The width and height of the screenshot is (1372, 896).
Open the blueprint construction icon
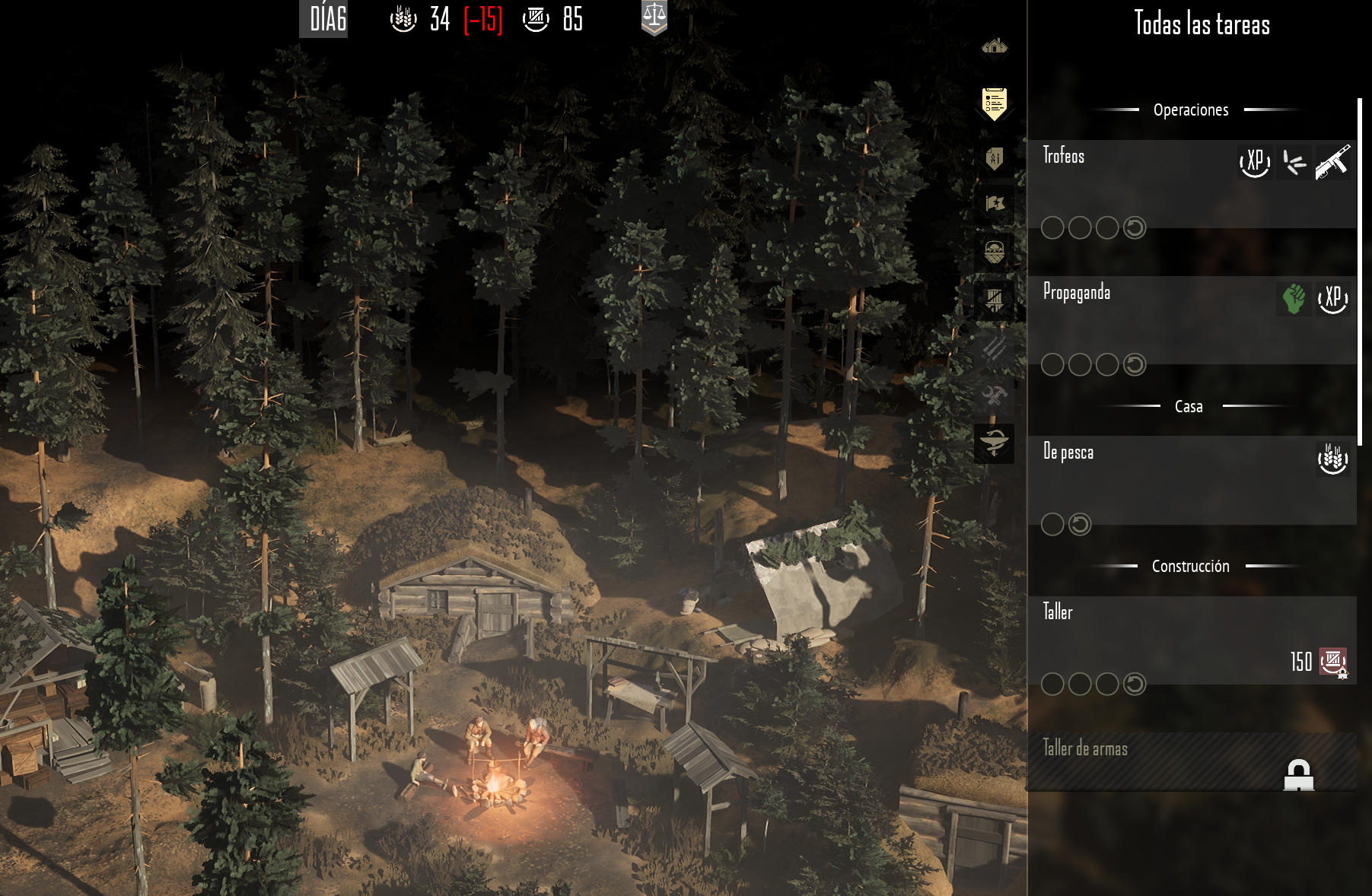994,158
